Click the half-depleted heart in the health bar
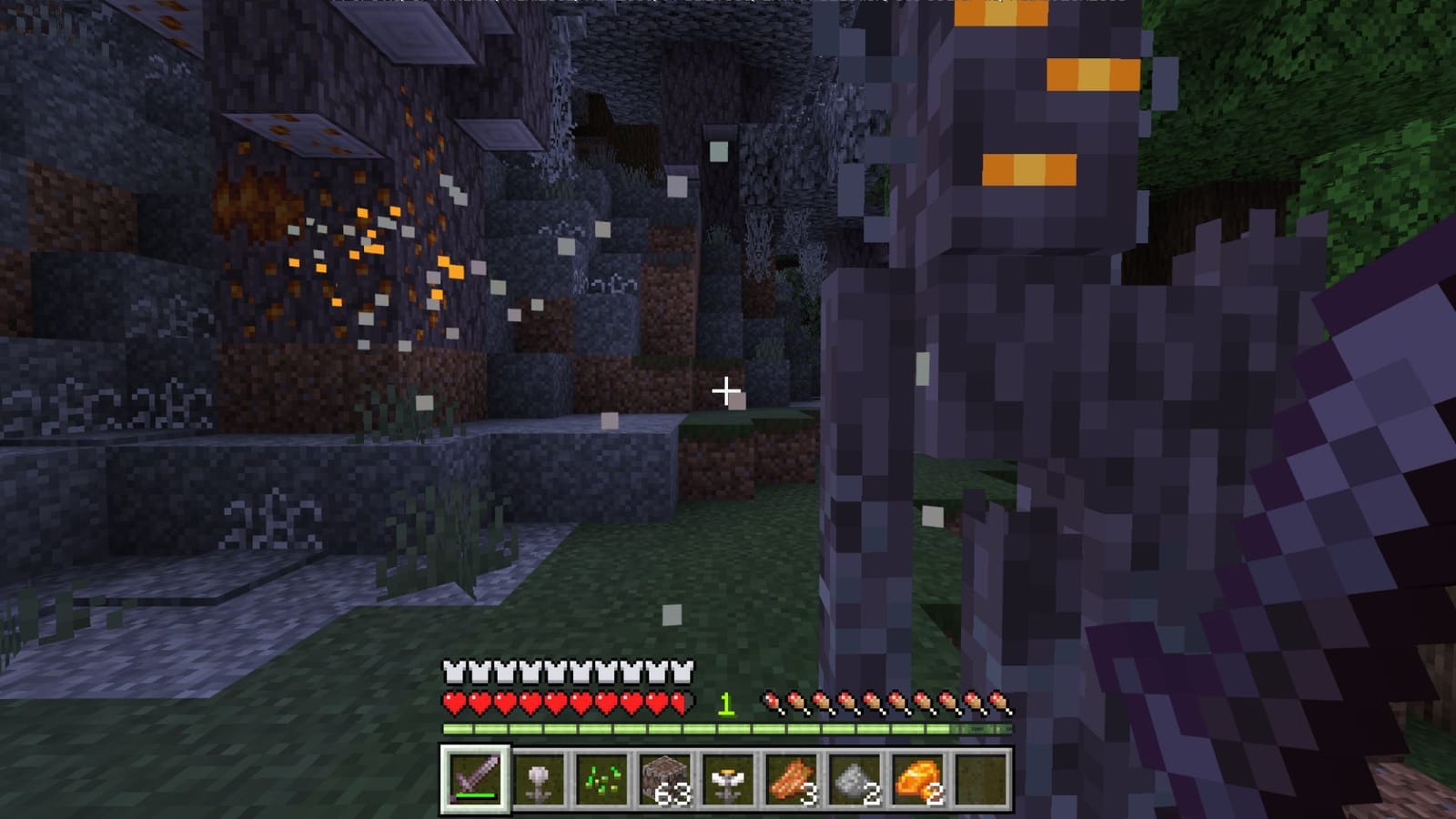1456x819 pixels. (677, 702)
